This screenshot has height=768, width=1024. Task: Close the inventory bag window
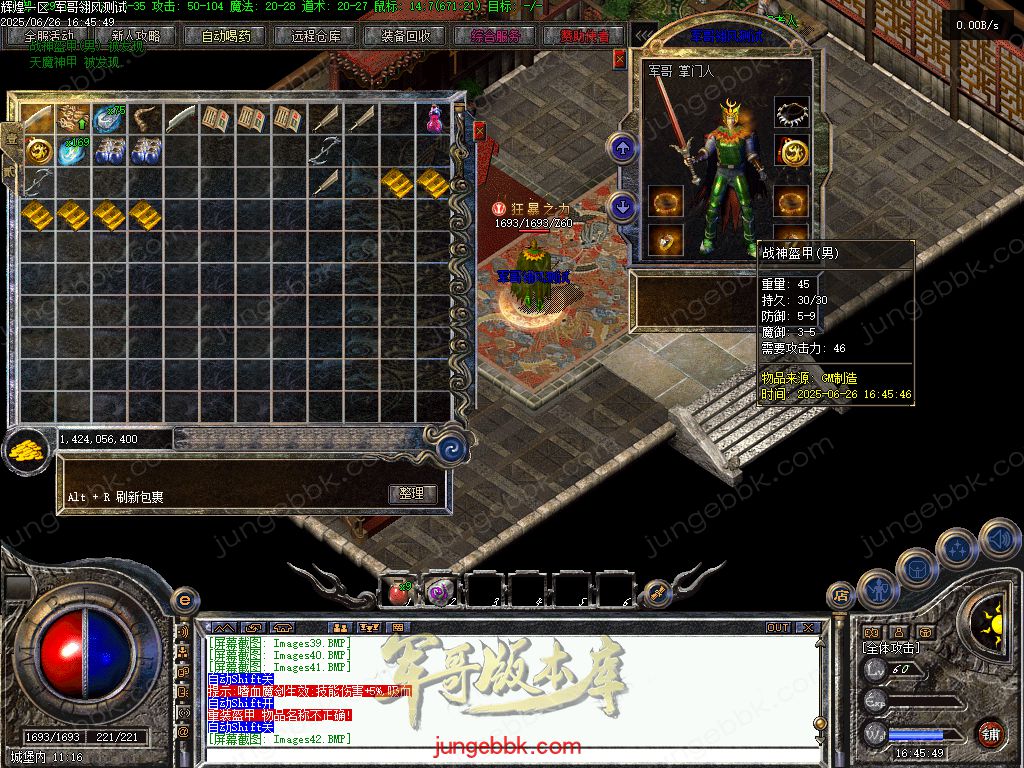pyautogui.click(x=479, y=131)
